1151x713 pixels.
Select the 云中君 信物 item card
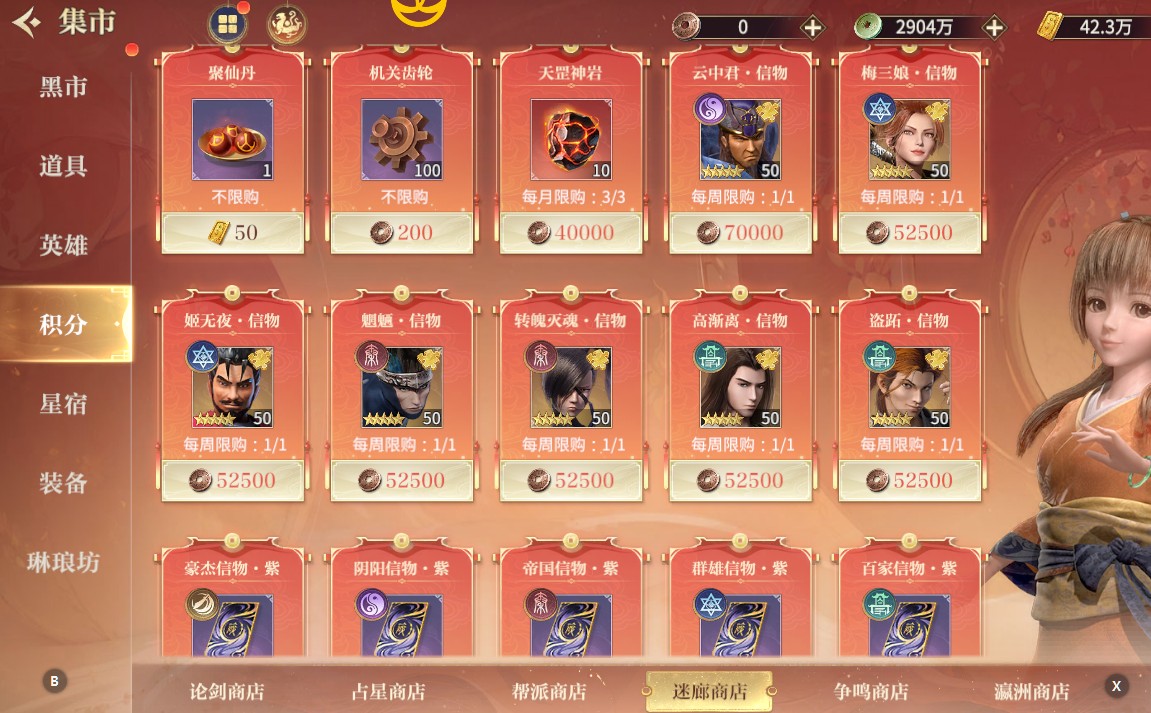741,140
